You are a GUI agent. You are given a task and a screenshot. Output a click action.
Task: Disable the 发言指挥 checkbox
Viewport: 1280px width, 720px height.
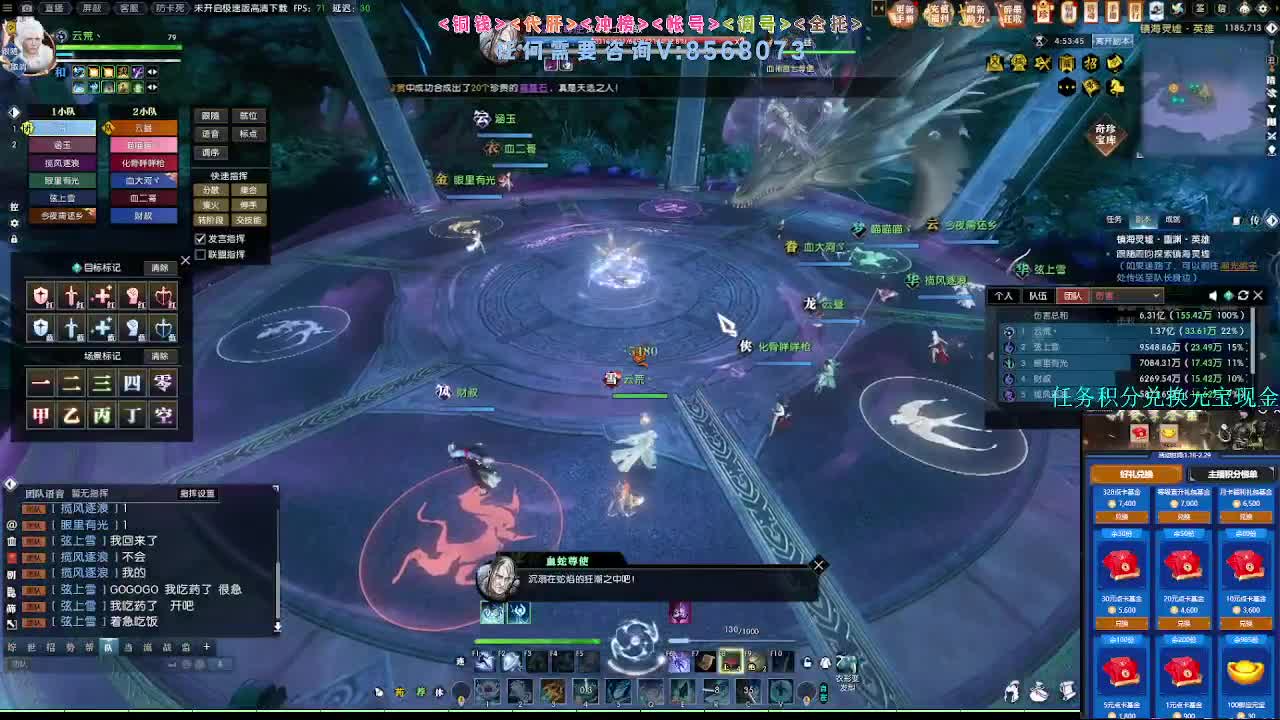click(x=200, y=238)
